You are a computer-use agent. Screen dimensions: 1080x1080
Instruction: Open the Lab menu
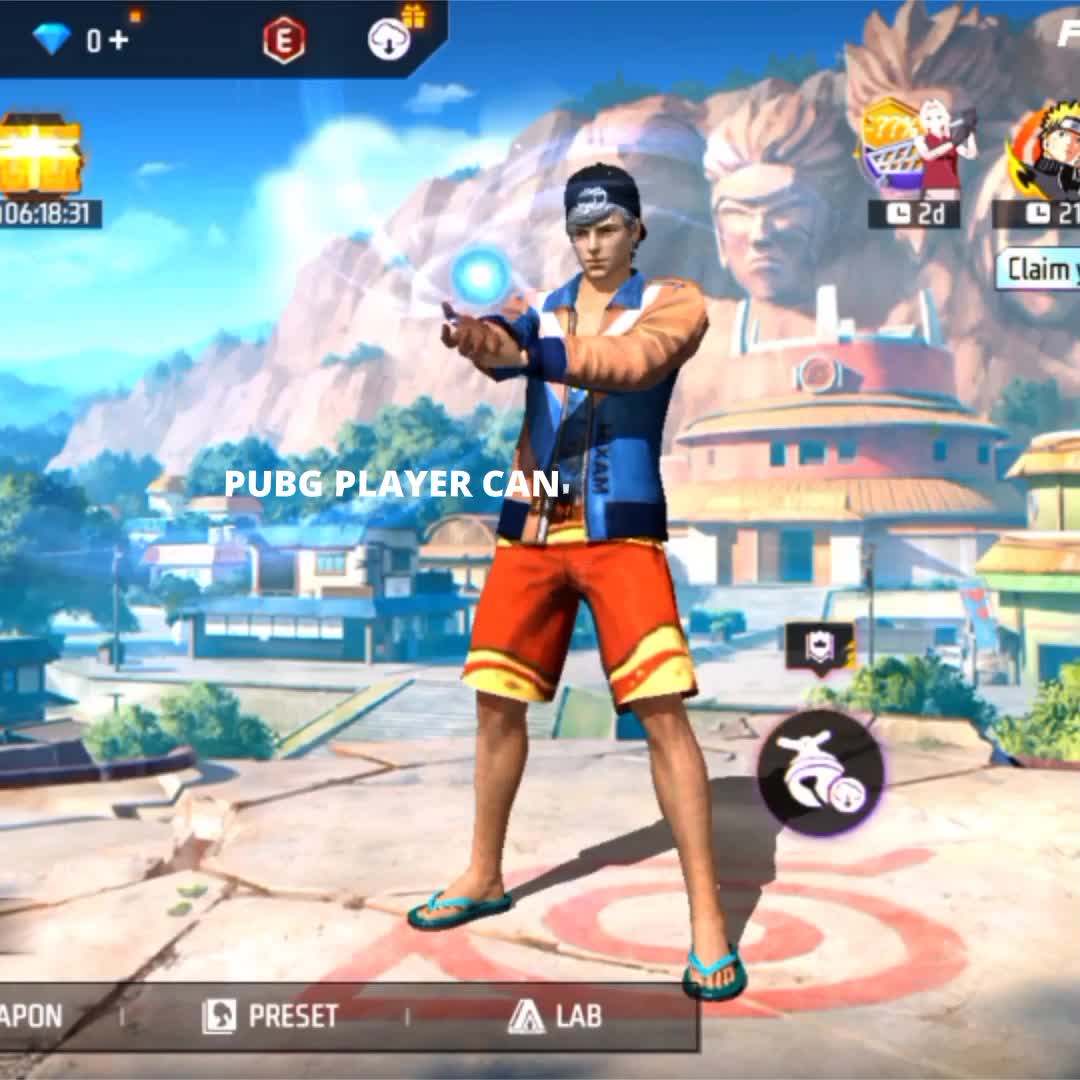click(555, 1016)
